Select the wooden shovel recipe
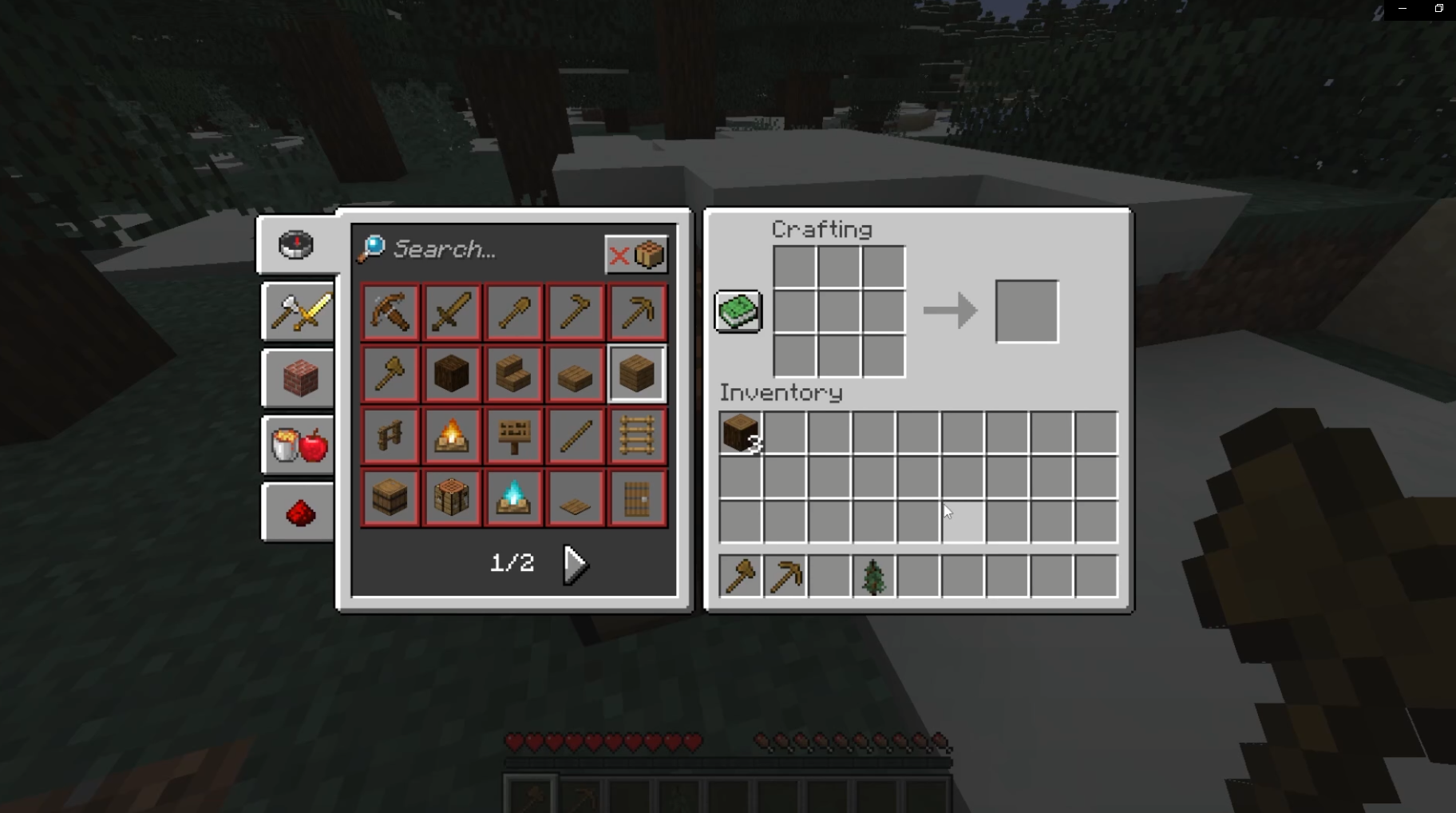This screenshot has height=813, width=1456. pyautogui.click(x=512, y=311)
